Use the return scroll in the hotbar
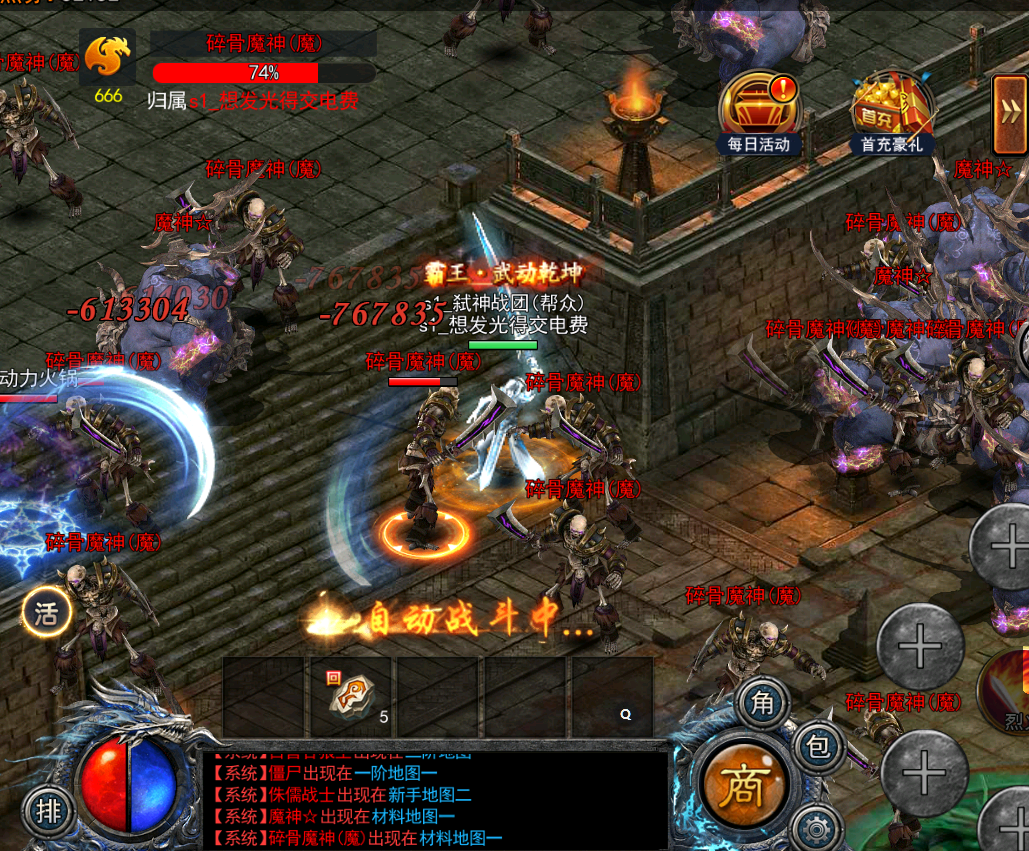1029x851 pixels. point(351,696)
